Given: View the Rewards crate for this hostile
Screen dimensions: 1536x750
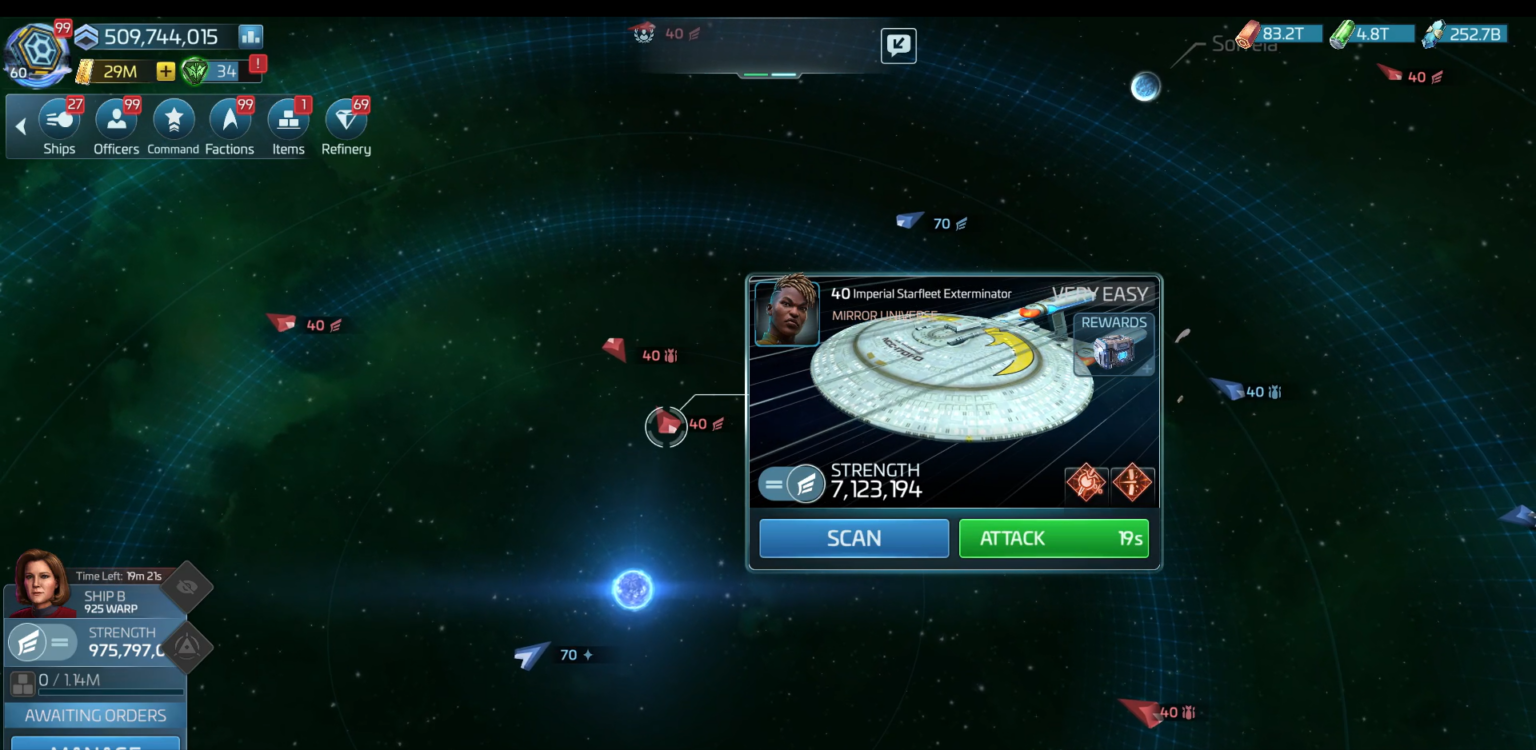Looking at the screenshot, I should click(1113, 345).
